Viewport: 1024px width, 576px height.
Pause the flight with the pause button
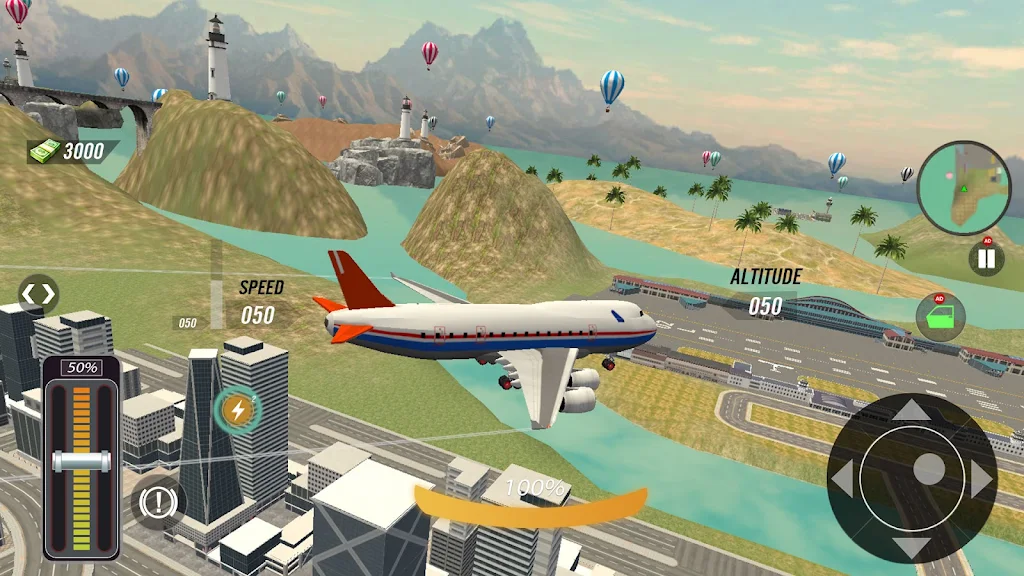pyautogui.click(x=986, y=259)
